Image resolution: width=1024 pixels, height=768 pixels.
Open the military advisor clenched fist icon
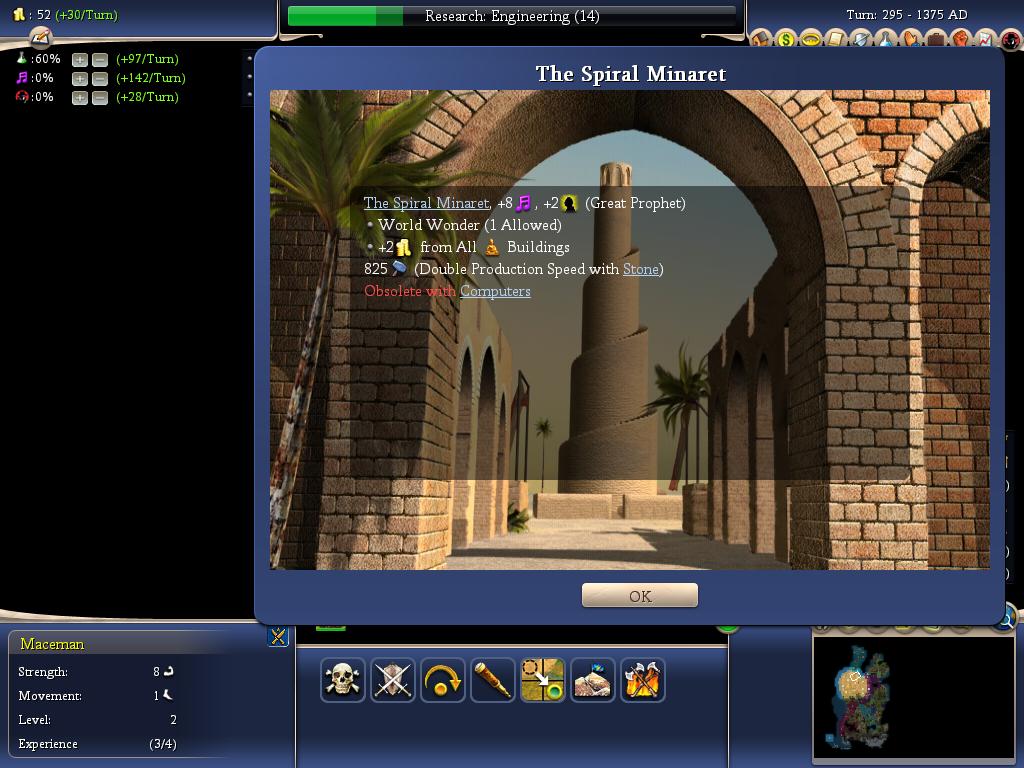click(x=960, y=40)
